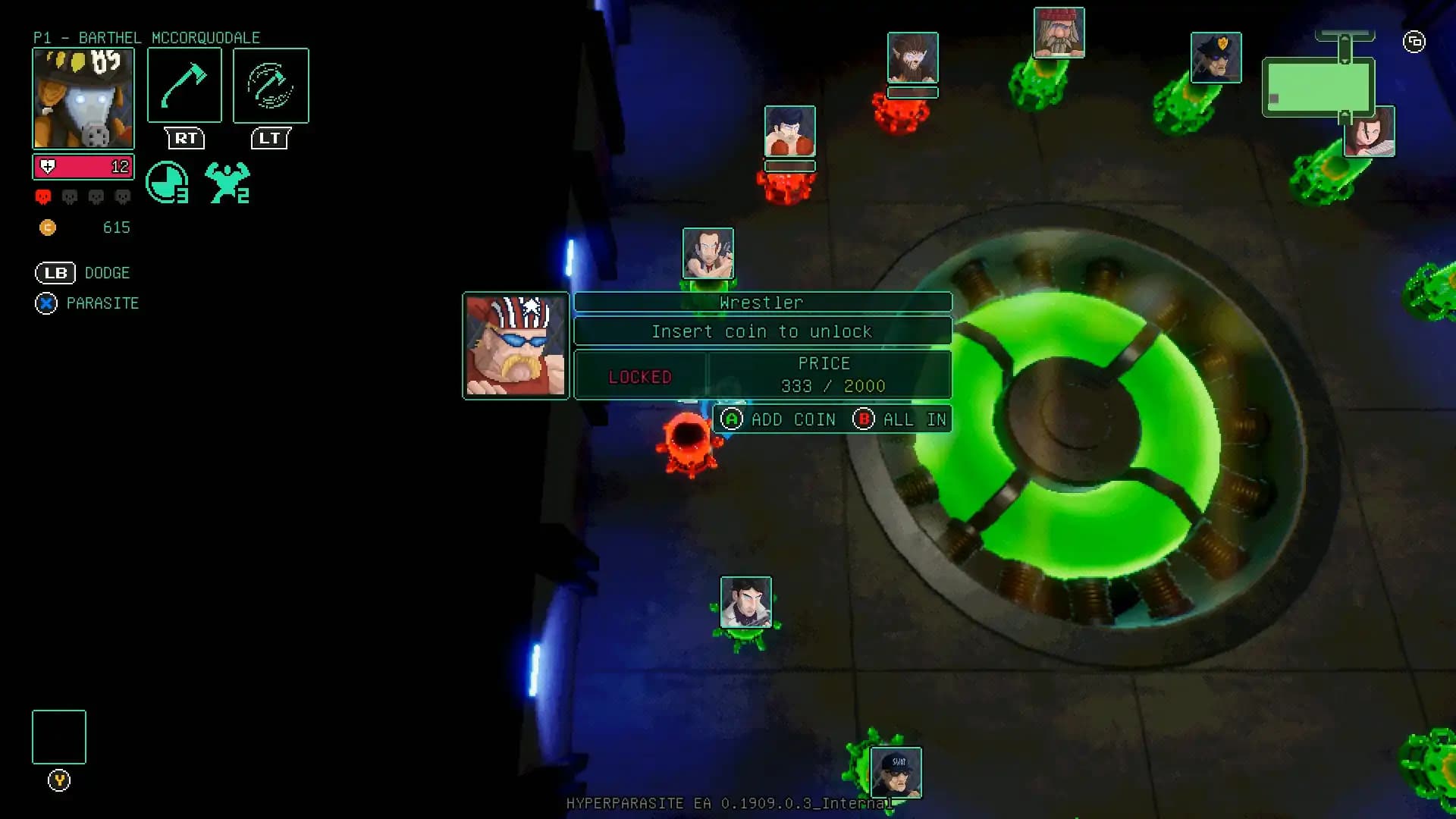Open the LOCKED status panel
Image resolution: width=1456 pixels, height=819 pixels.
[639, 375]
